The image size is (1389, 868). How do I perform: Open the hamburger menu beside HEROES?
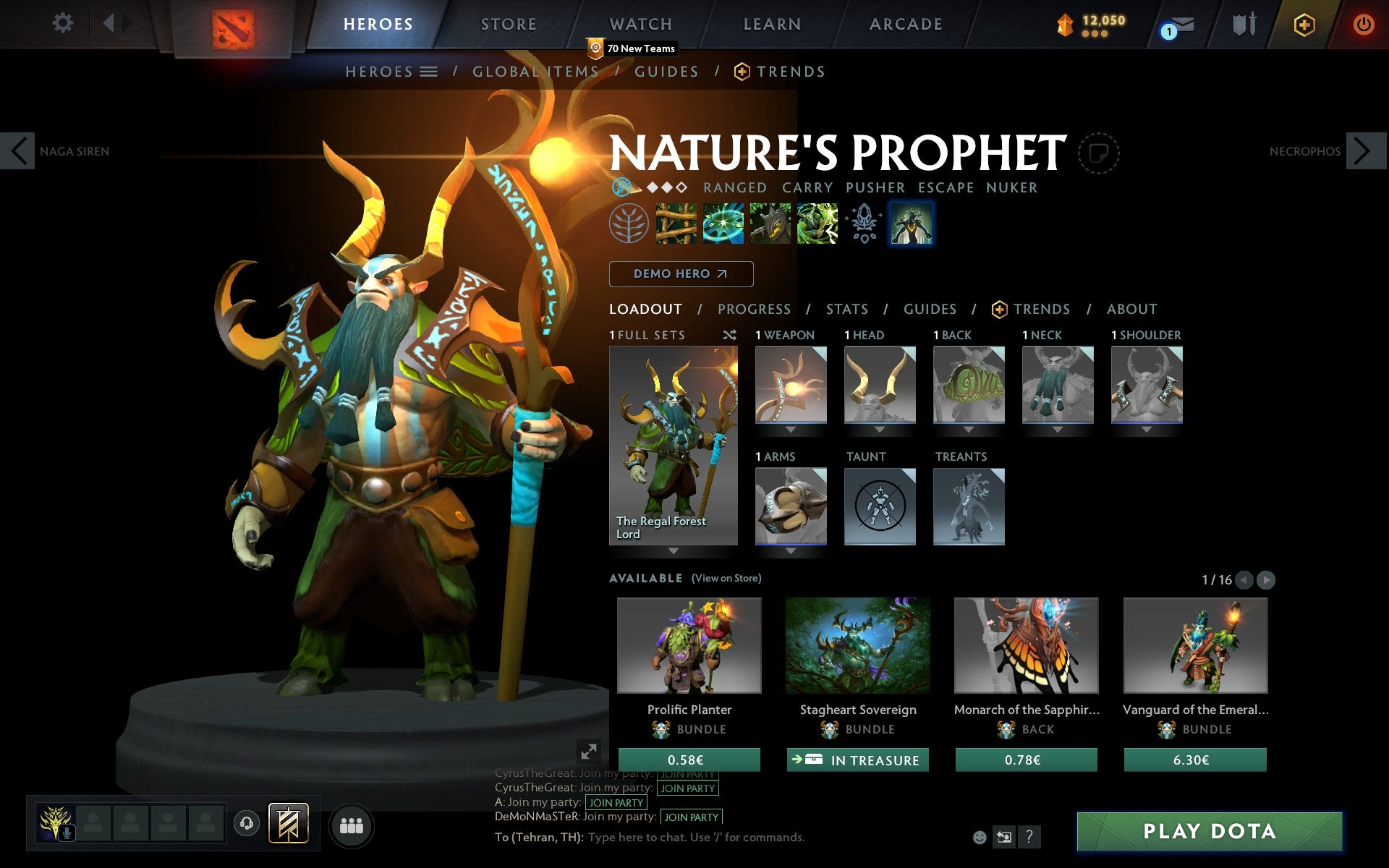[x=430, y=72]
